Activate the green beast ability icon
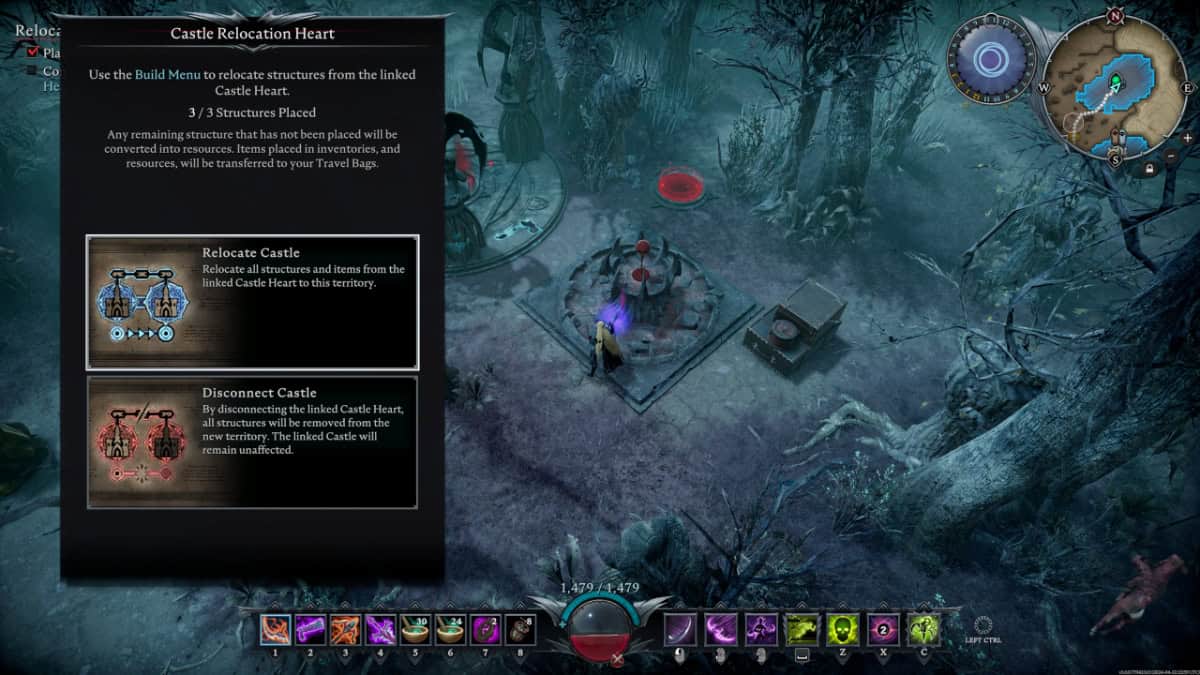Viewport: 1200px width, 675px height. 801,629
